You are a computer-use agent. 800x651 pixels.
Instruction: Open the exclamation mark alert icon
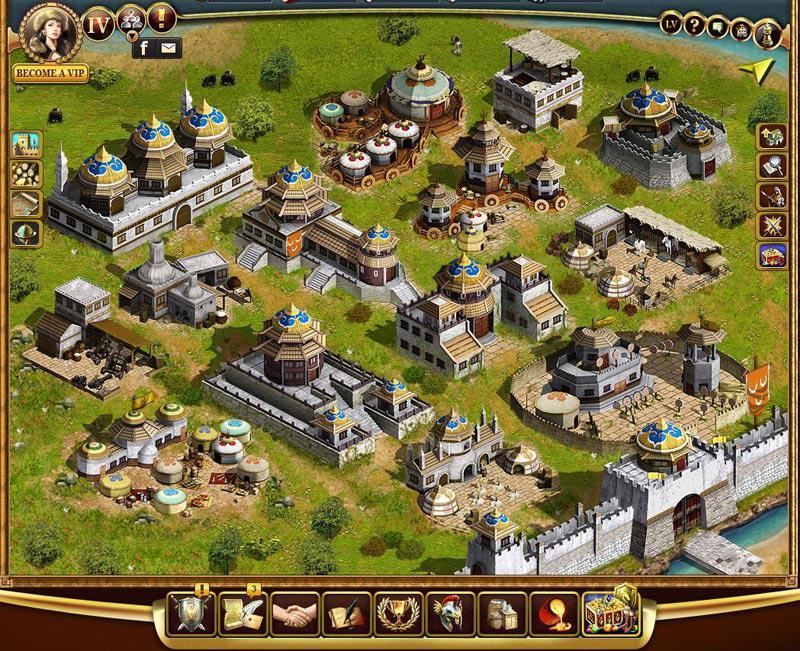161,17
